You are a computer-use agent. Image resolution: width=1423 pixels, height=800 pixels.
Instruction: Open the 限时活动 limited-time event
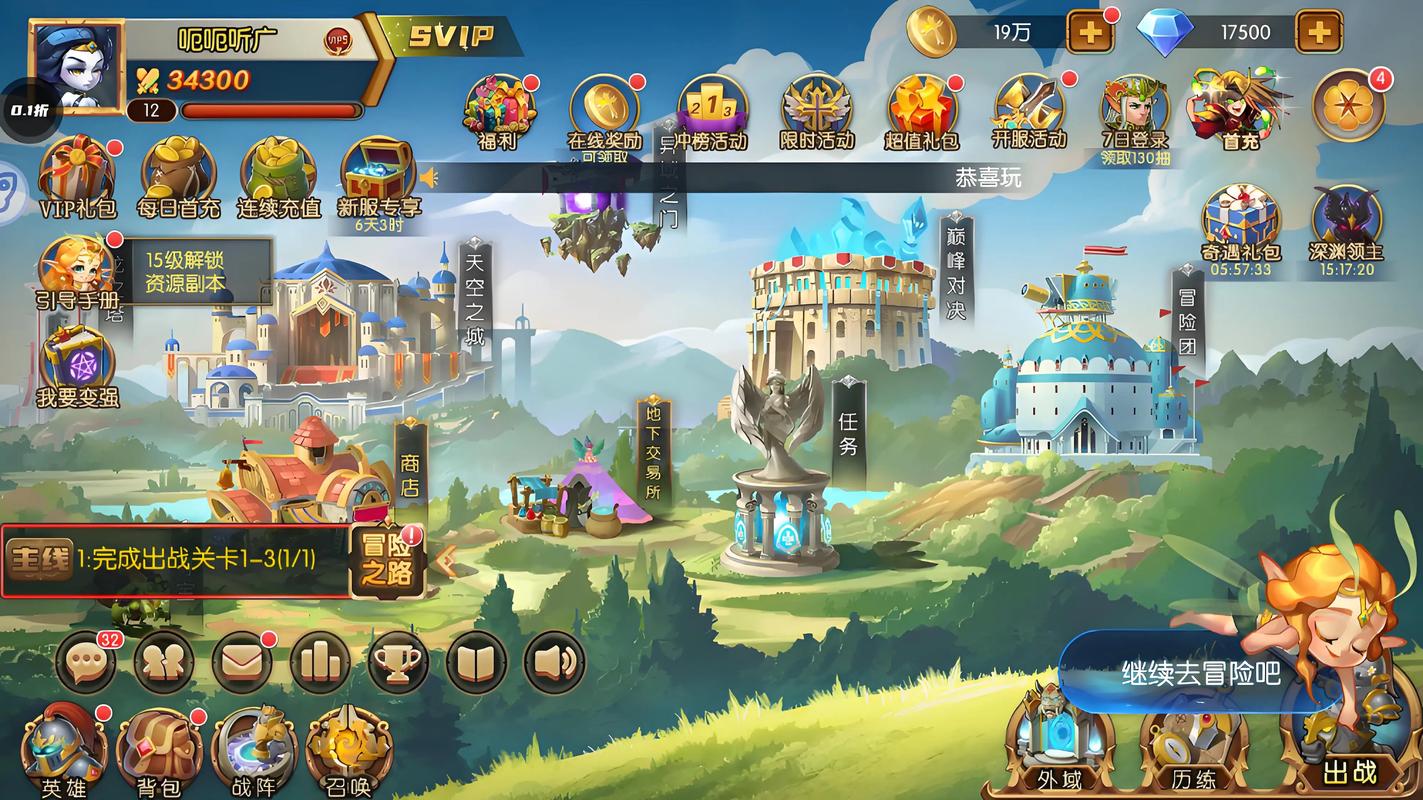[x=817, y=111]
